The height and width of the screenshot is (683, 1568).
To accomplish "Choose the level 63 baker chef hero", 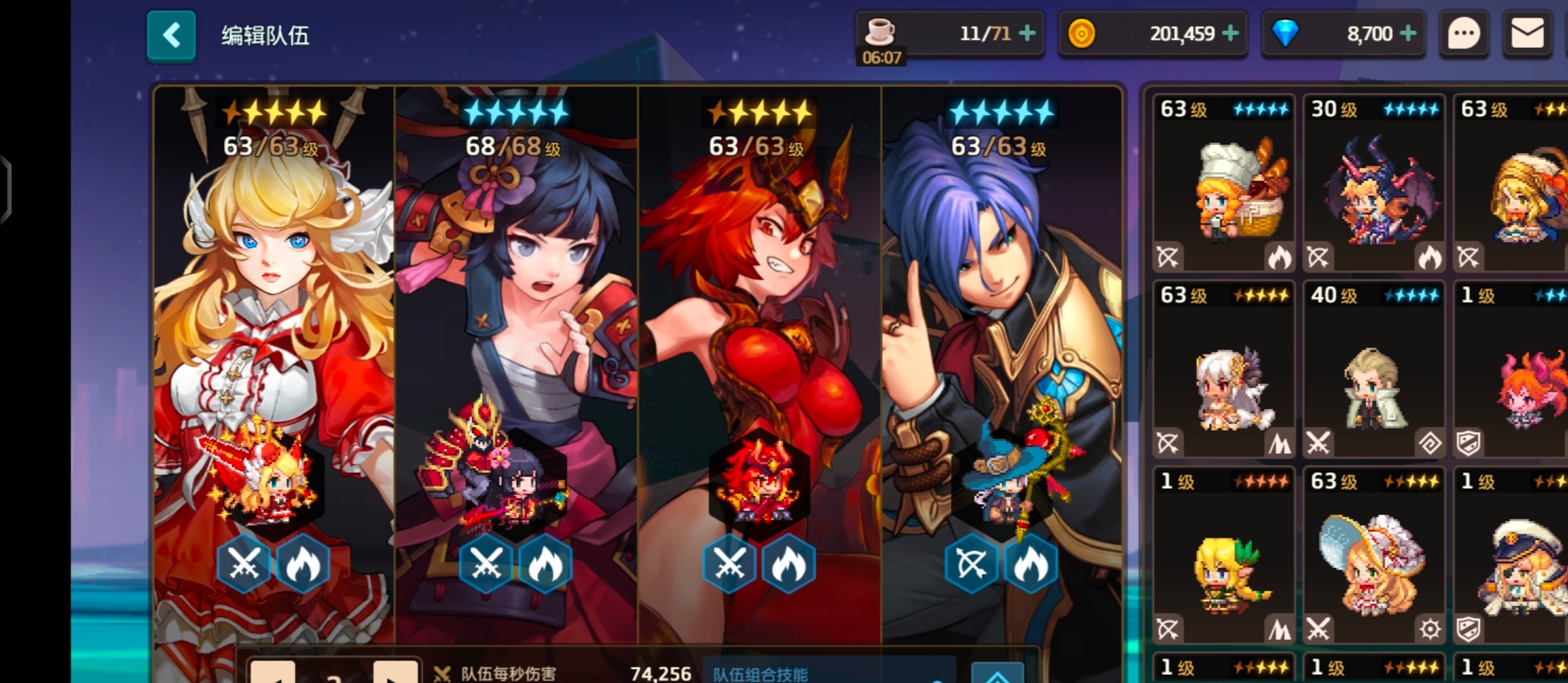I will coord(1224,183).
